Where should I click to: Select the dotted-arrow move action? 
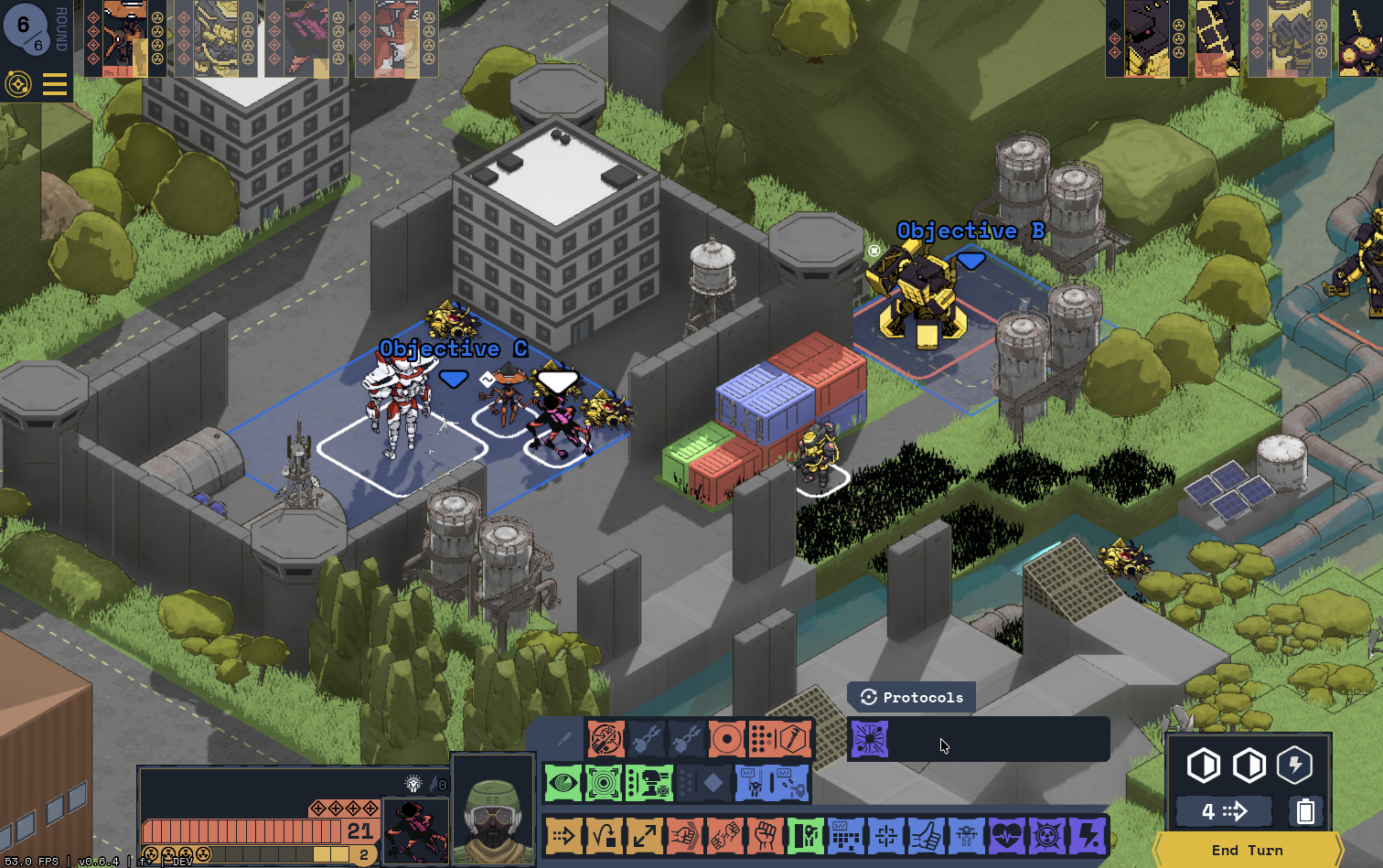pos(563,835)
